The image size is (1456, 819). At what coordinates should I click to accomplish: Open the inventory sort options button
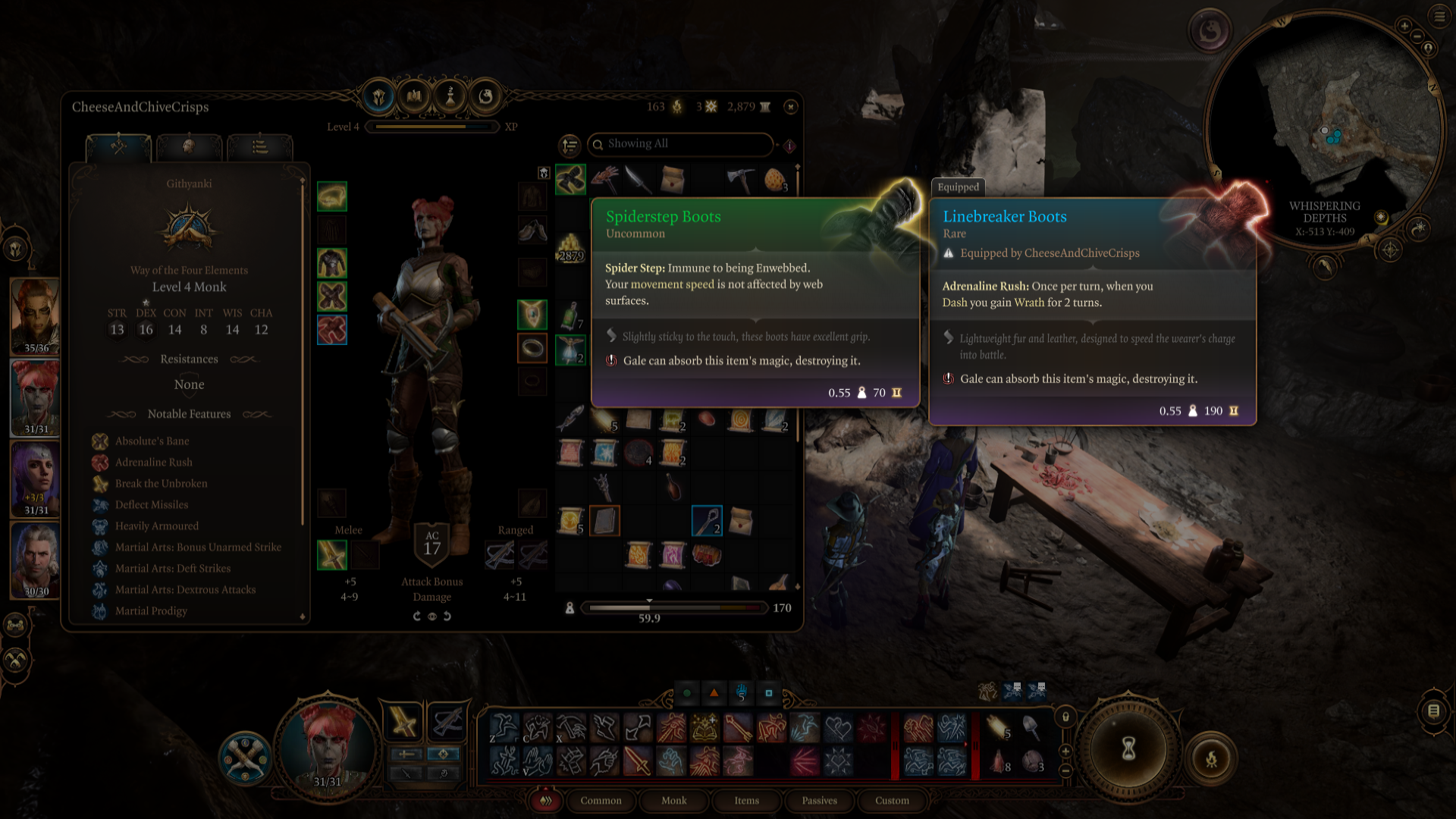tap(570, 145)
